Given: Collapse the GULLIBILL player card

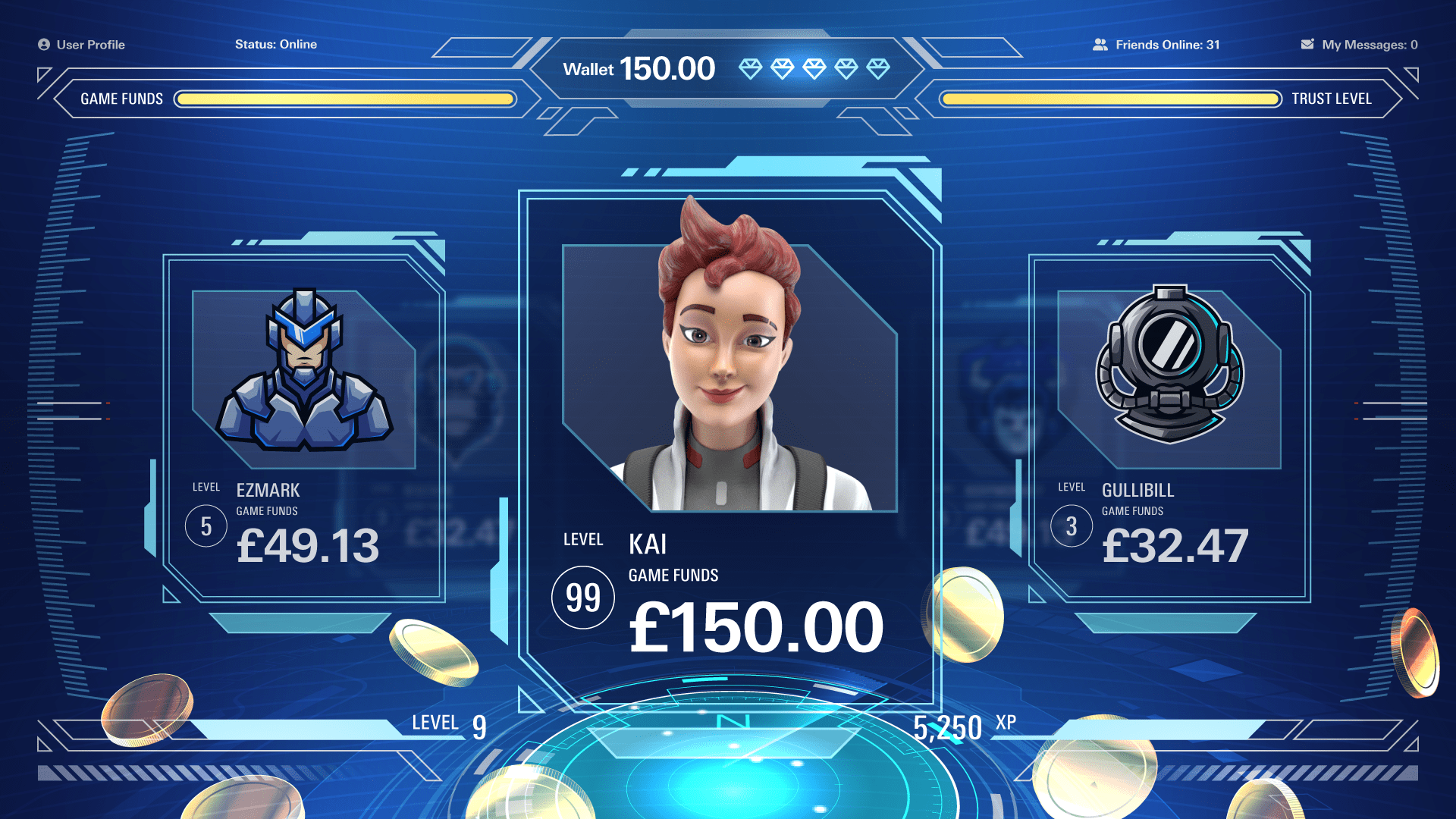Looking at the screenshot, I should 1172,425.
